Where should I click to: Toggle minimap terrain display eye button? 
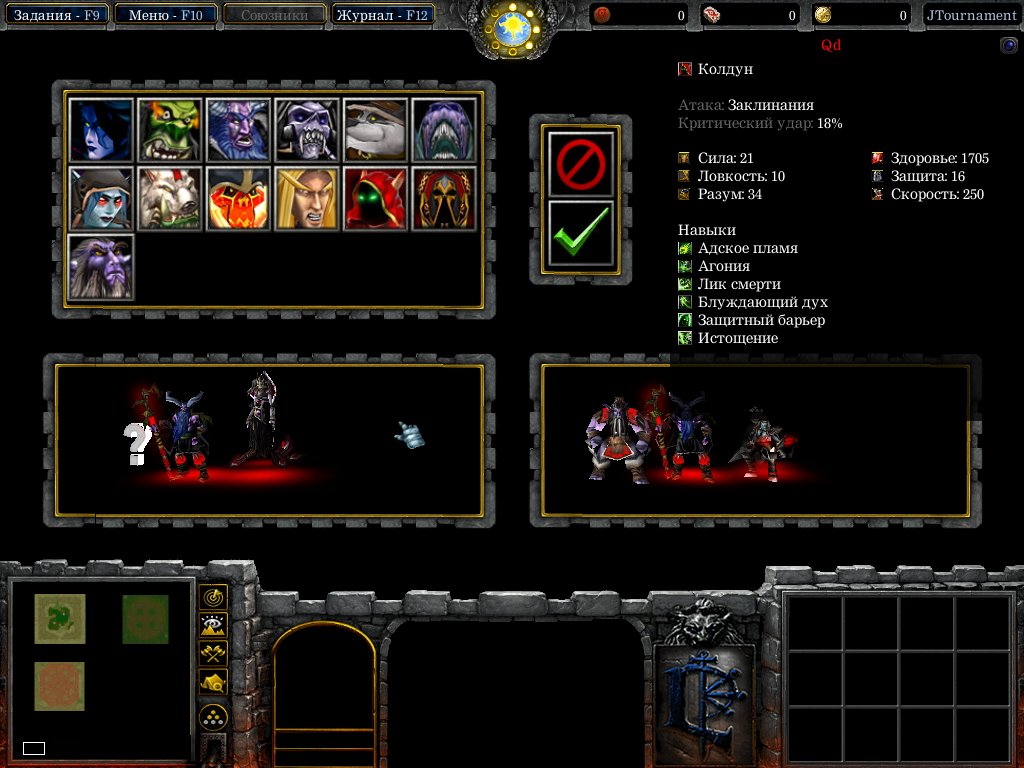(213, 626)
